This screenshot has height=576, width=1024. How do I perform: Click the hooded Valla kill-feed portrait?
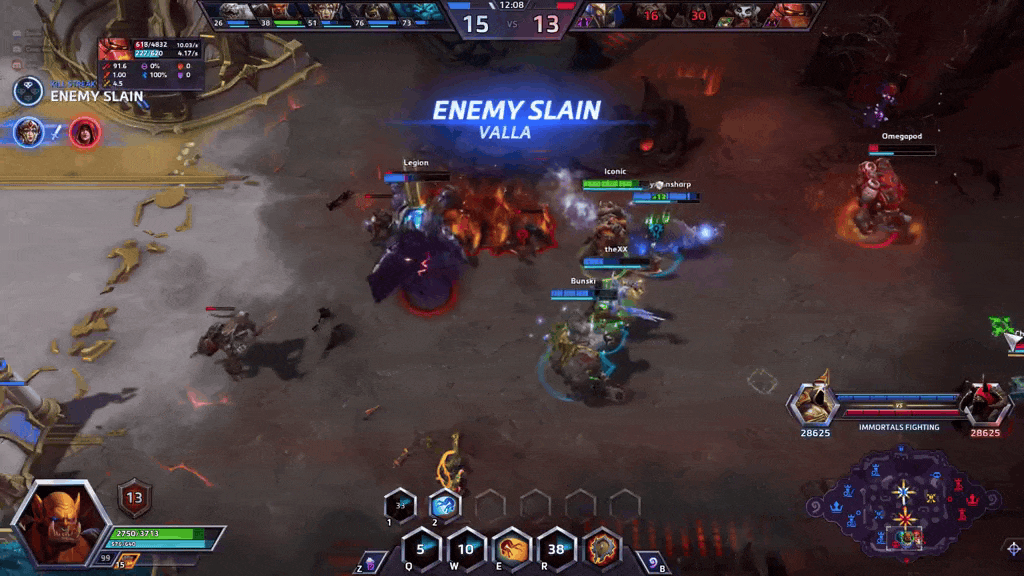point(85,132)
